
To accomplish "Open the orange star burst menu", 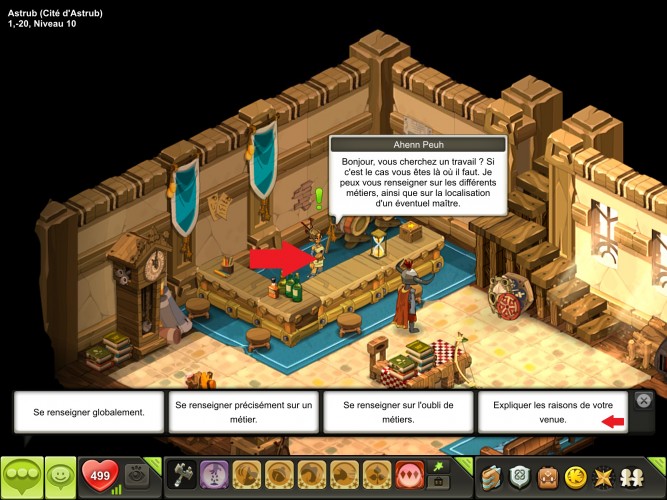I will (x=603, y=476).
